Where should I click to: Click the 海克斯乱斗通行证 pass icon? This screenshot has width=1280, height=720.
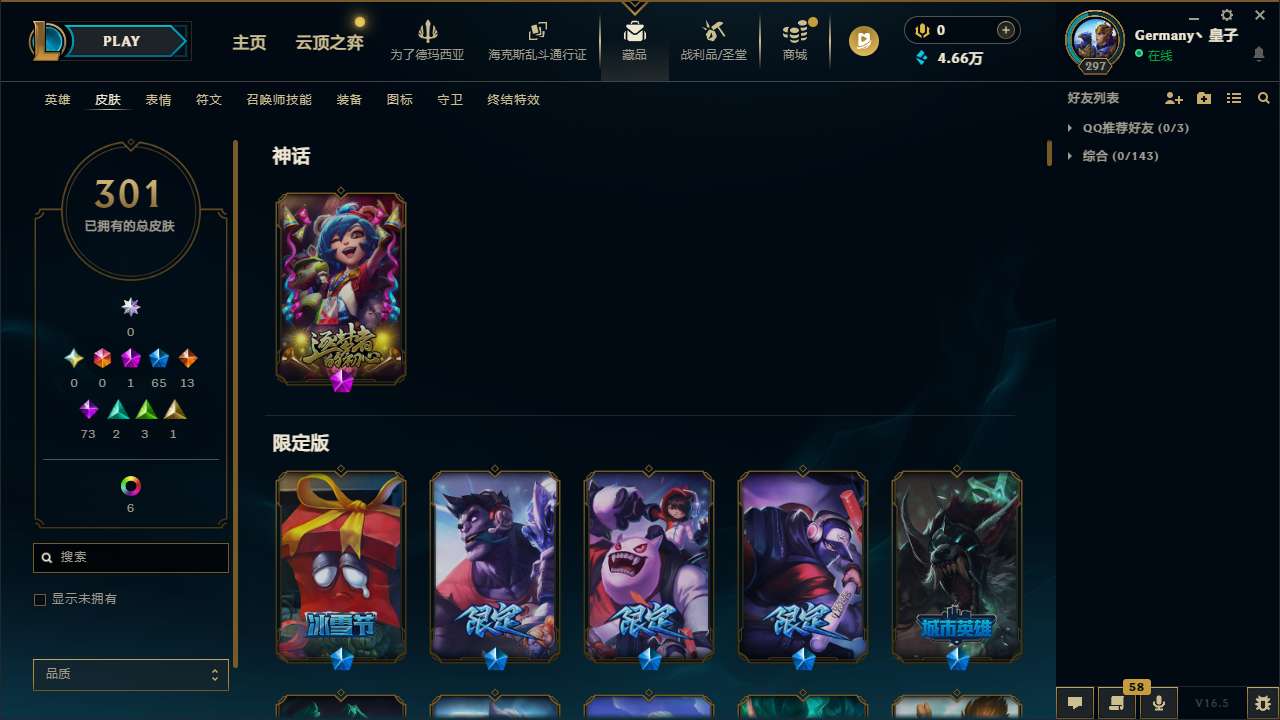[x=537, y=30]
